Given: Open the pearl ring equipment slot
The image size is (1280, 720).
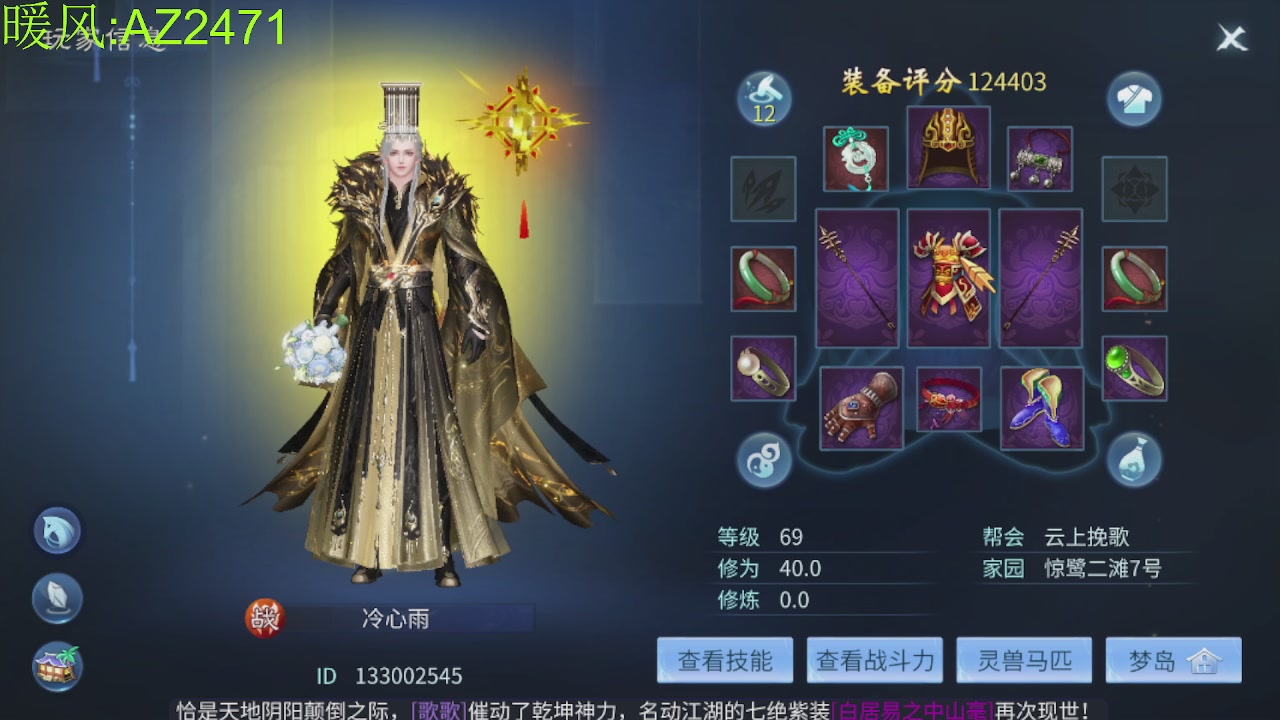Looking at the screenshot, I should click(x=763, y=368).
